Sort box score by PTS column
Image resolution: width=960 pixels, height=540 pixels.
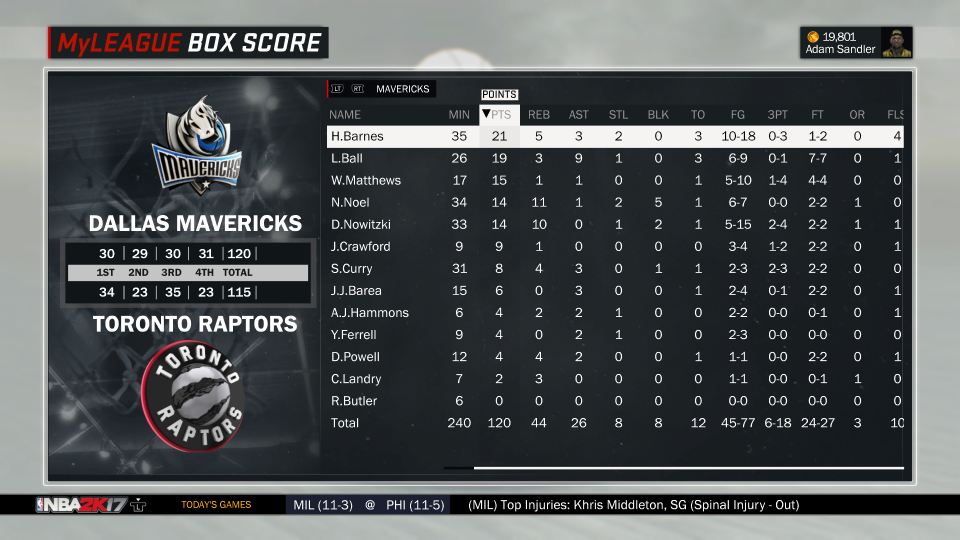[x=498, y=114]
